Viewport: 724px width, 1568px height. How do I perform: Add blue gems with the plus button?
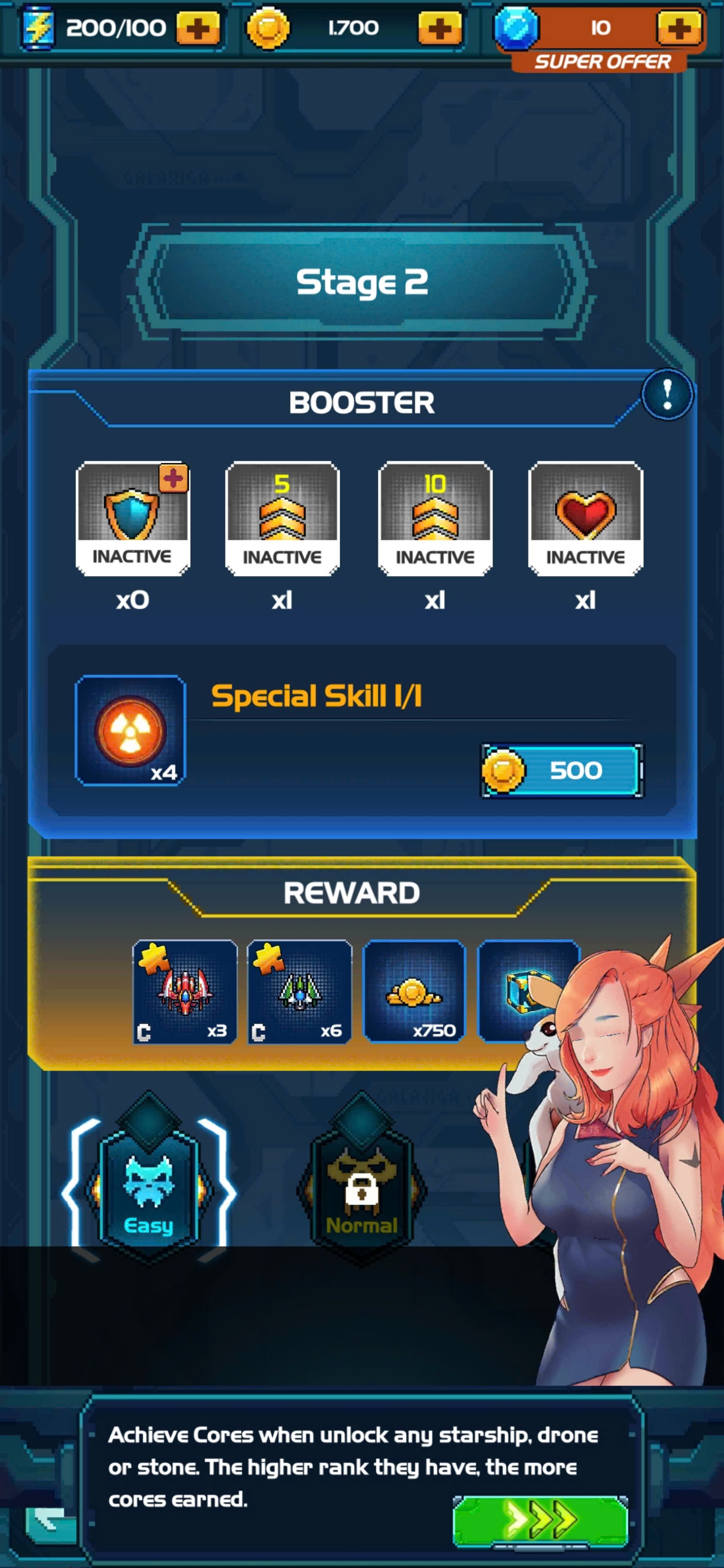click(678, 28)
